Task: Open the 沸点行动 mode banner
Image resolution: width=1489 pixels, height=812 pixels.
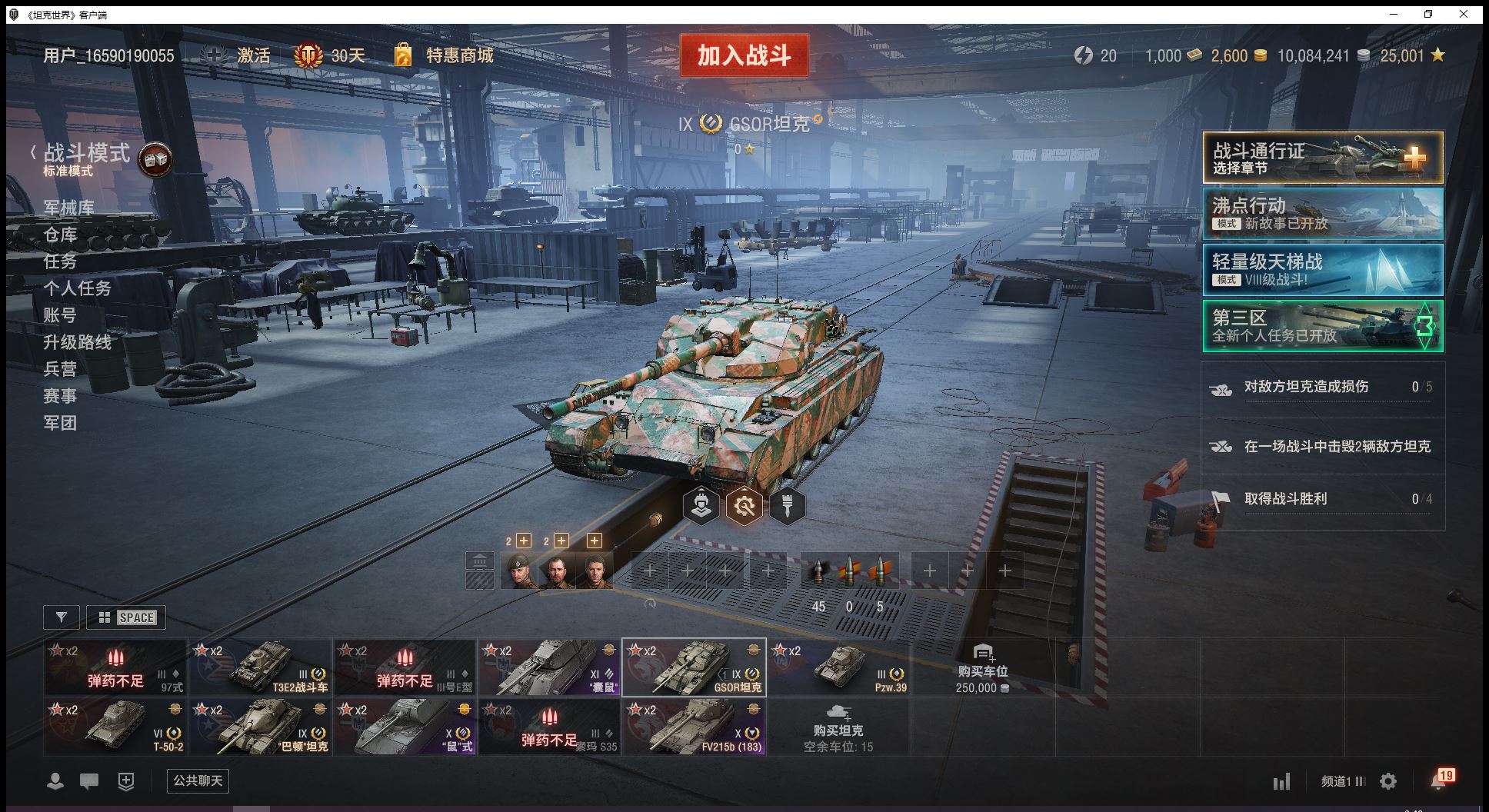Action: pos(1322,214)
